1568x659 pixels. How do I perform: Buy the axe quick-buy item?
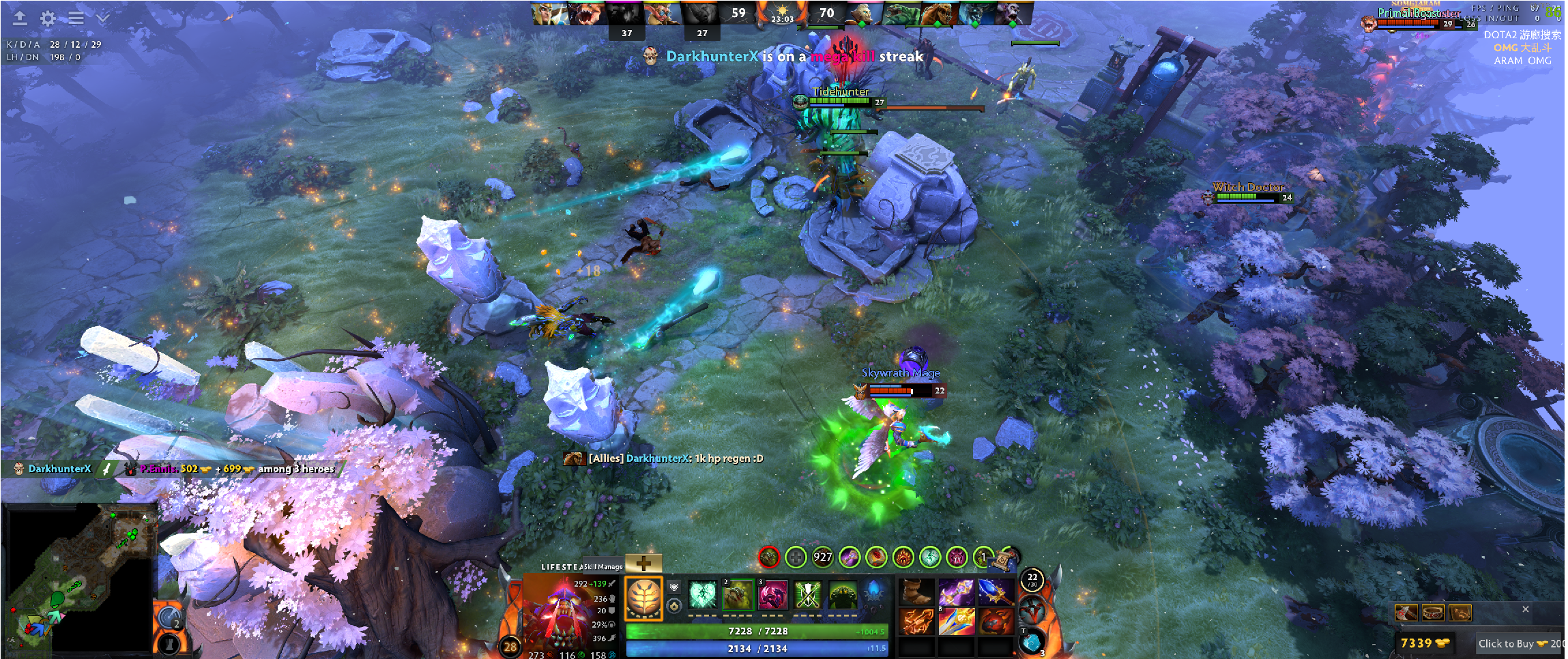[x=1406, y=613]
